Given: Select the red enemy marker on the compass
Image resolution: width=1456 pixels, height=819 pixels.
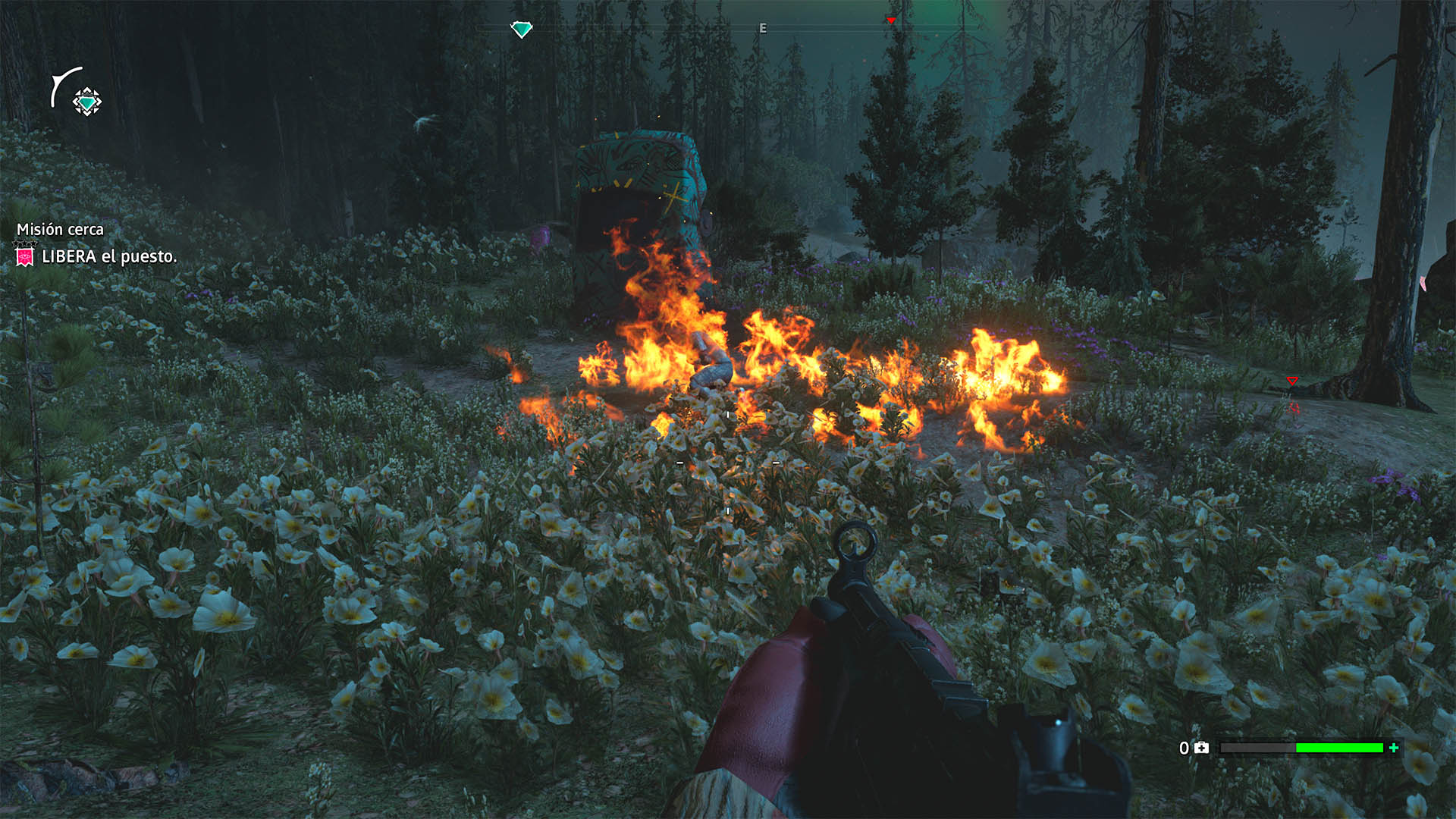Looking at the screenshot, I should pos(891,20).
